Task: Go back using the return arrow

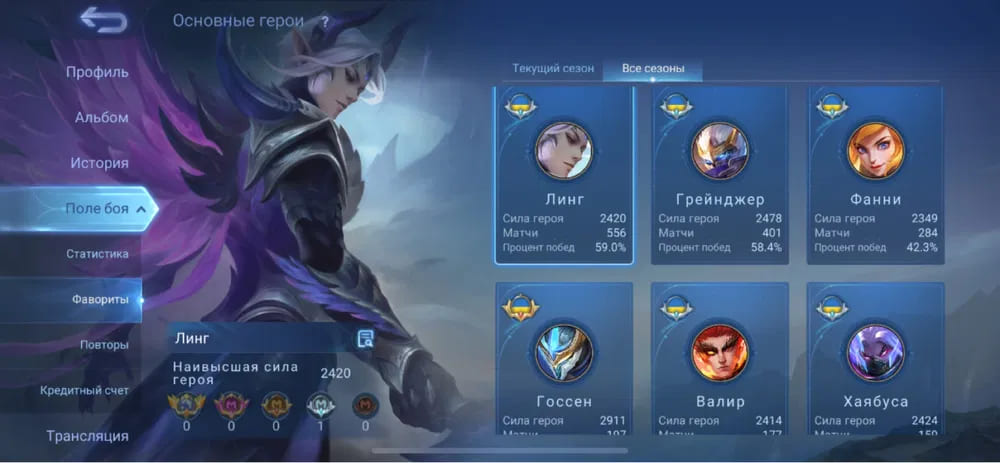Action: (x=103, y=20)
